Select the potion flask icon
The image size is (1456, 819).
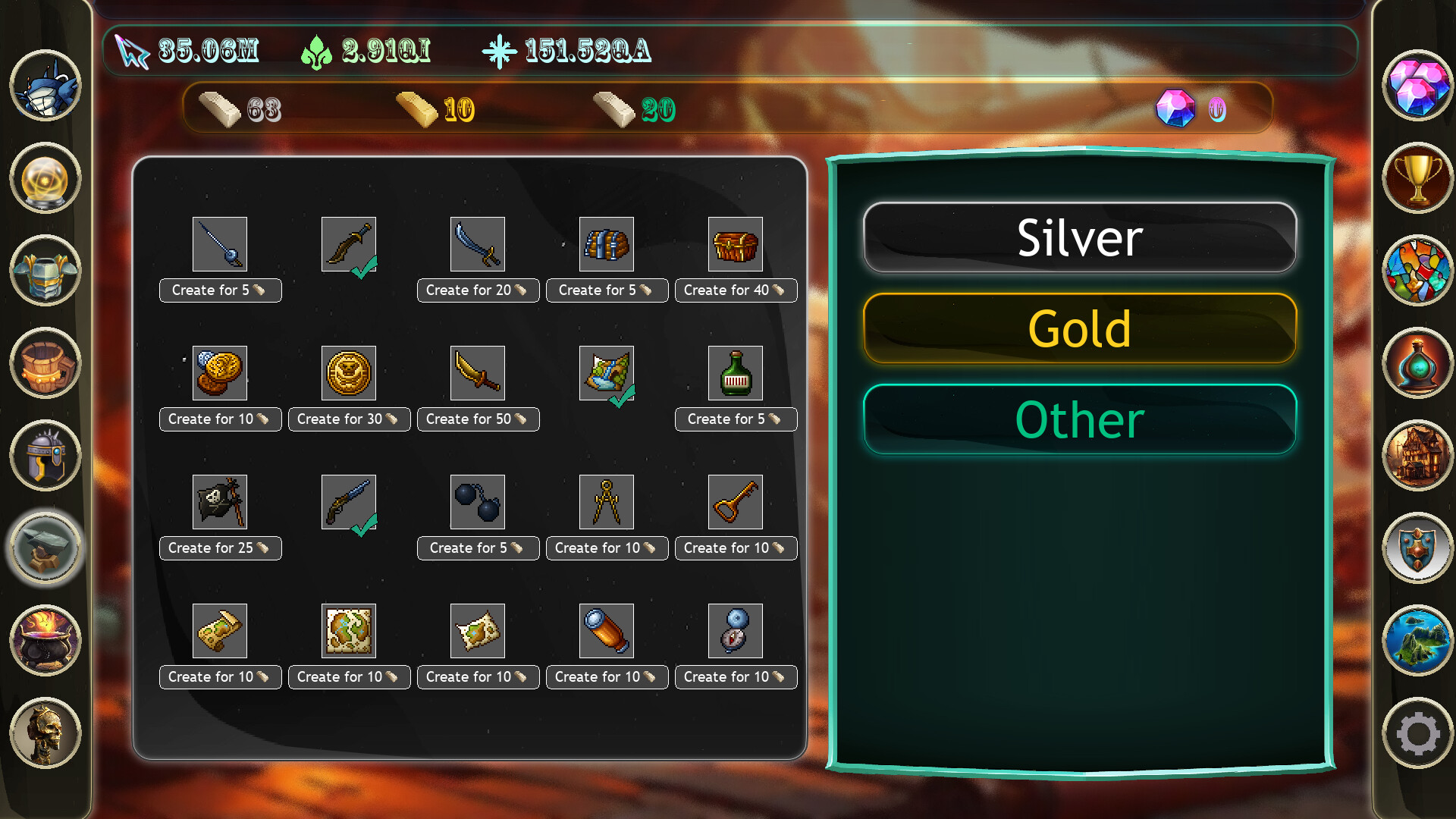pyautogui.click(x=1418, y=364)
